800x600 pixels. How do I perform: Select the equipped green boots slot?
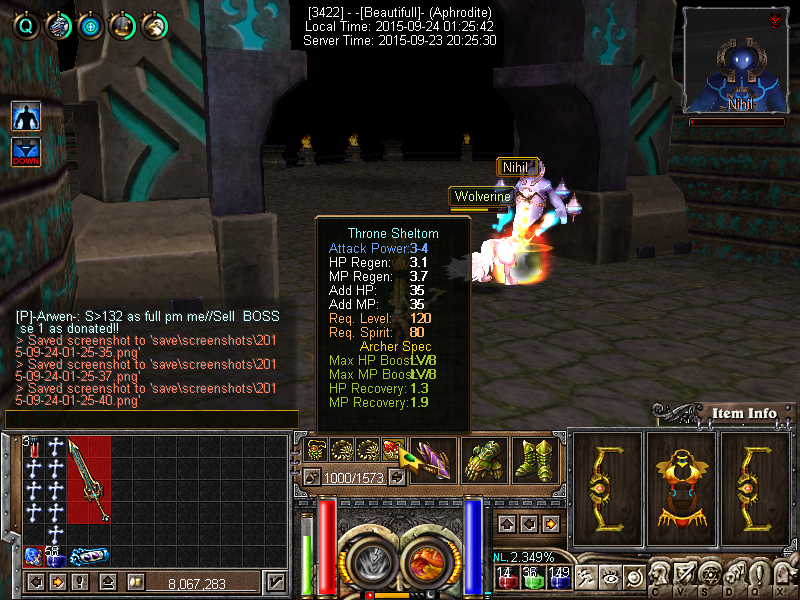point(534,461)
